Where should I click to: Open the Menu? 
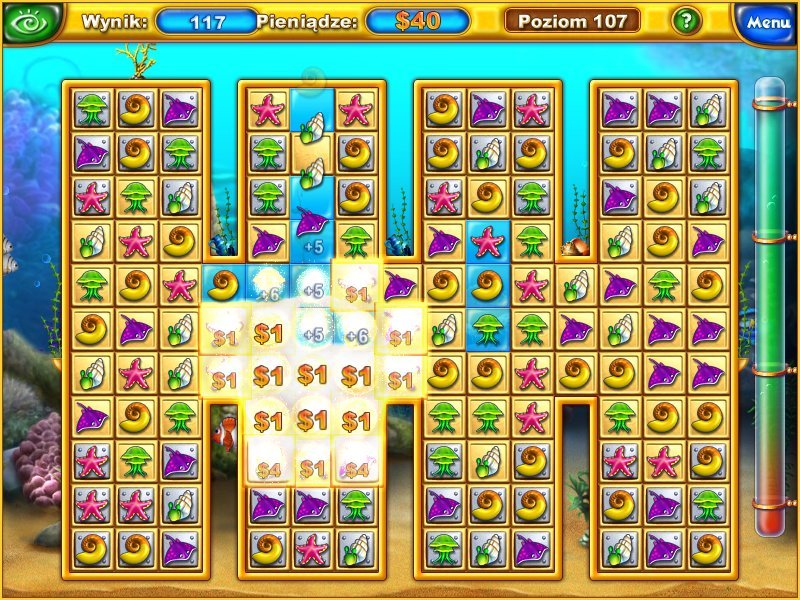(767, 22)
